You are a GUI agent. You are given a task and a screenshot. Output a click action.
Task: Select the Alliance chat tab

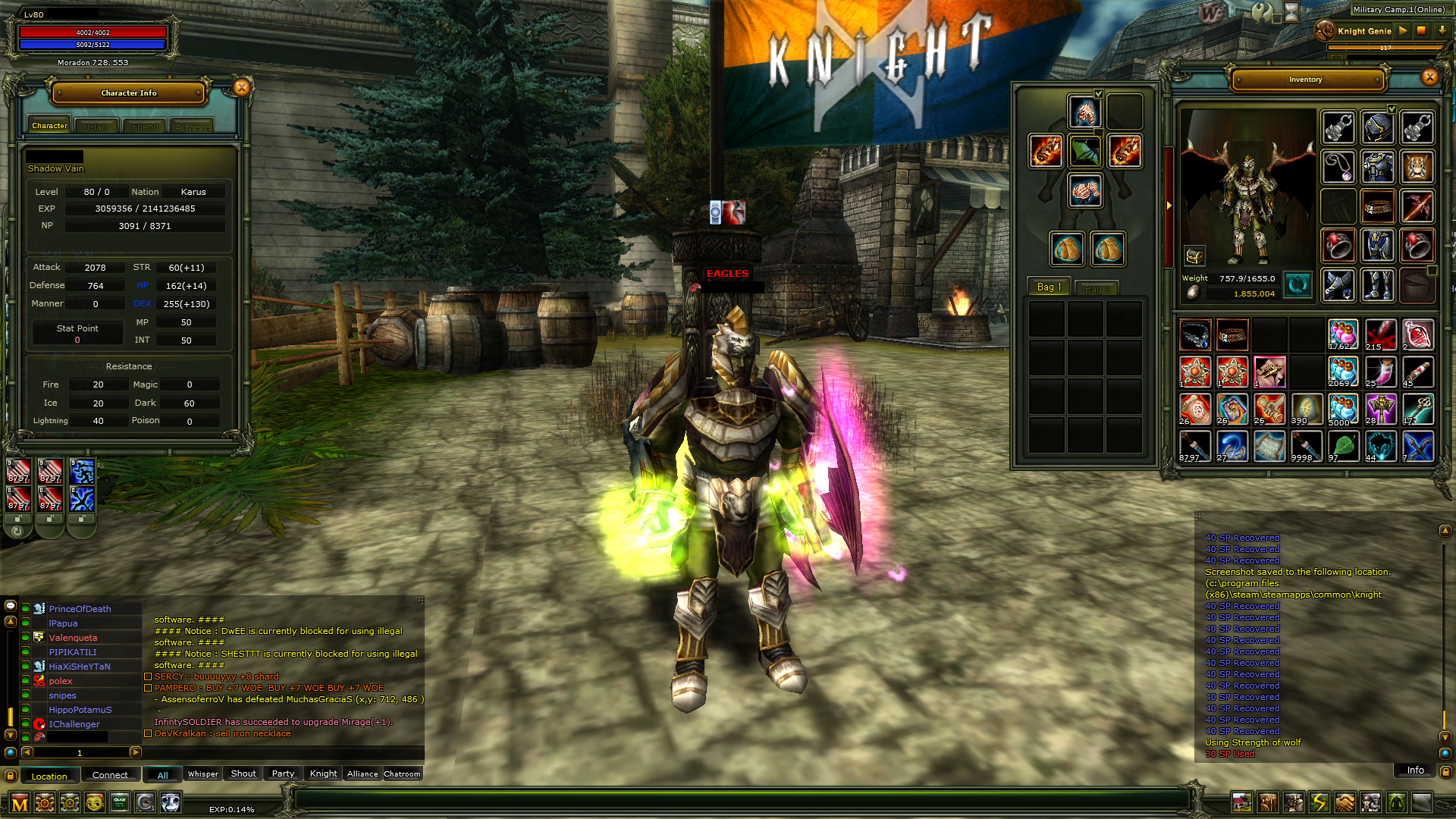[362, 773]
